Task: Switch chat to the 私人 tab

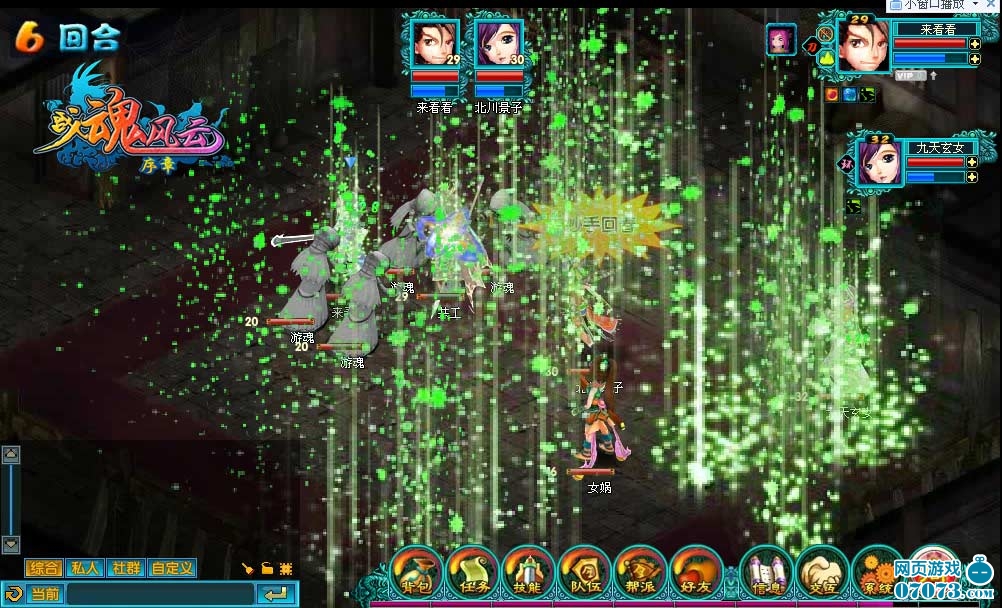Action: click(x=85, y=568)
